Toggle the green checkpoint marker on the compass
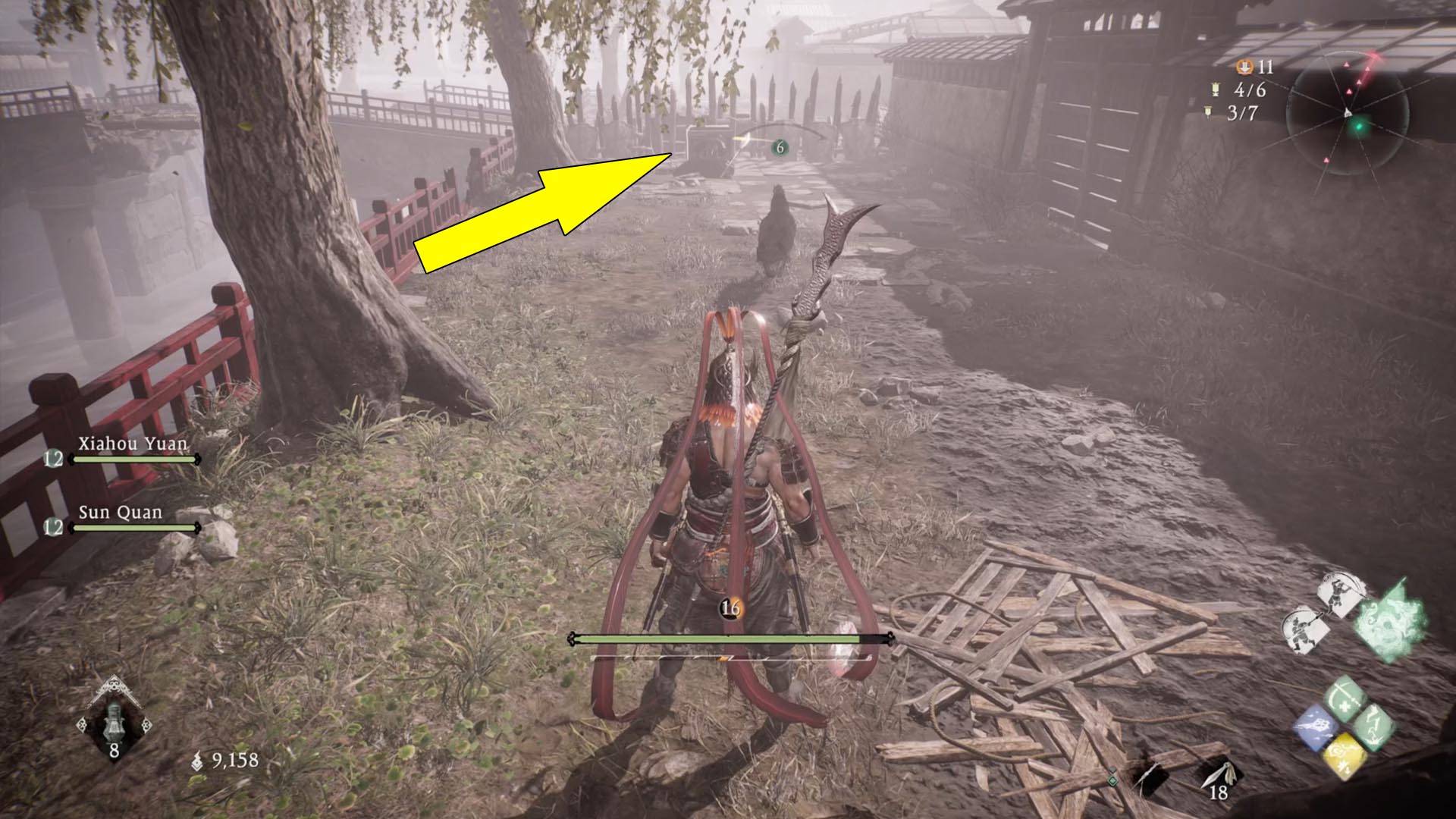This screenshot has height=819, width=1456. coord(1359,127)
